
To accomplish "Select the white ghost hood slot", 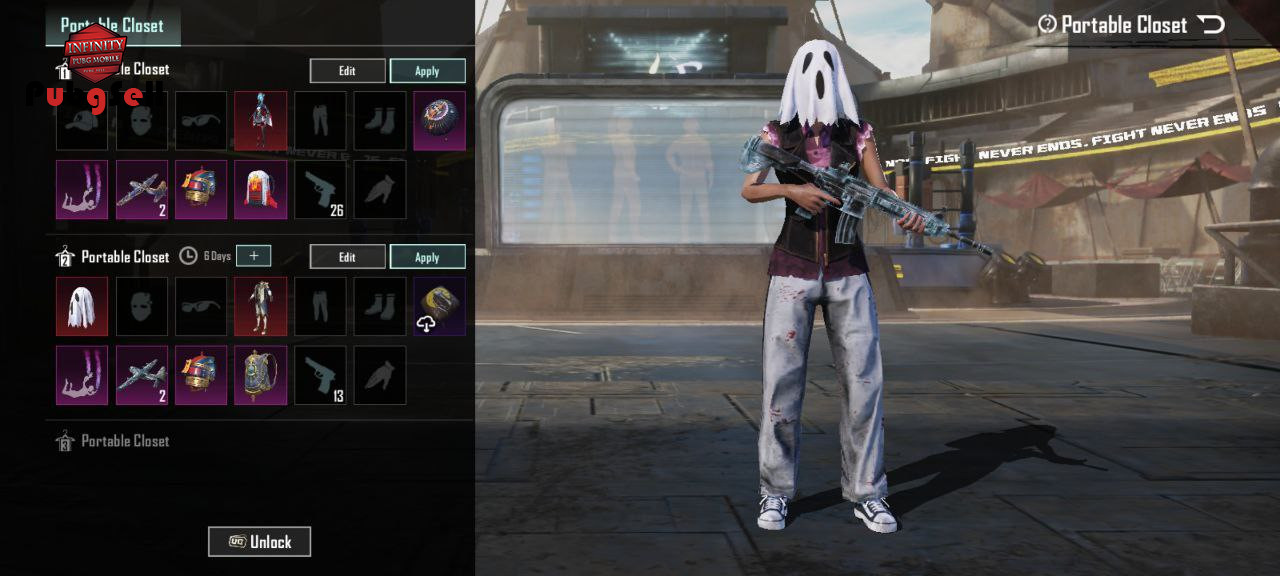I will (x=82, y=306).
